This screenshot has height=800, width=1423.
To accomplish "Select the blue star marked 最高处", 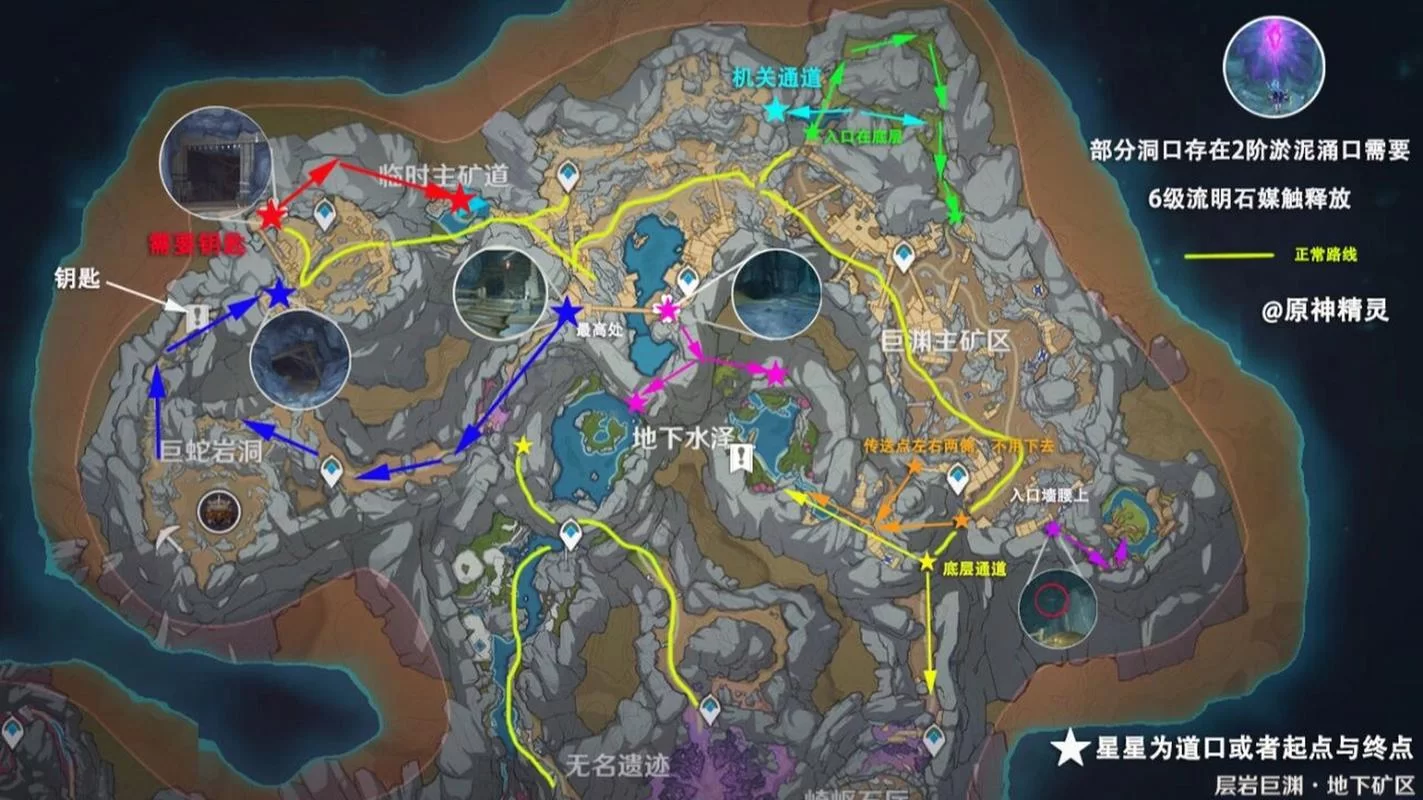I will pyautogui.click(x=566, y=310).
